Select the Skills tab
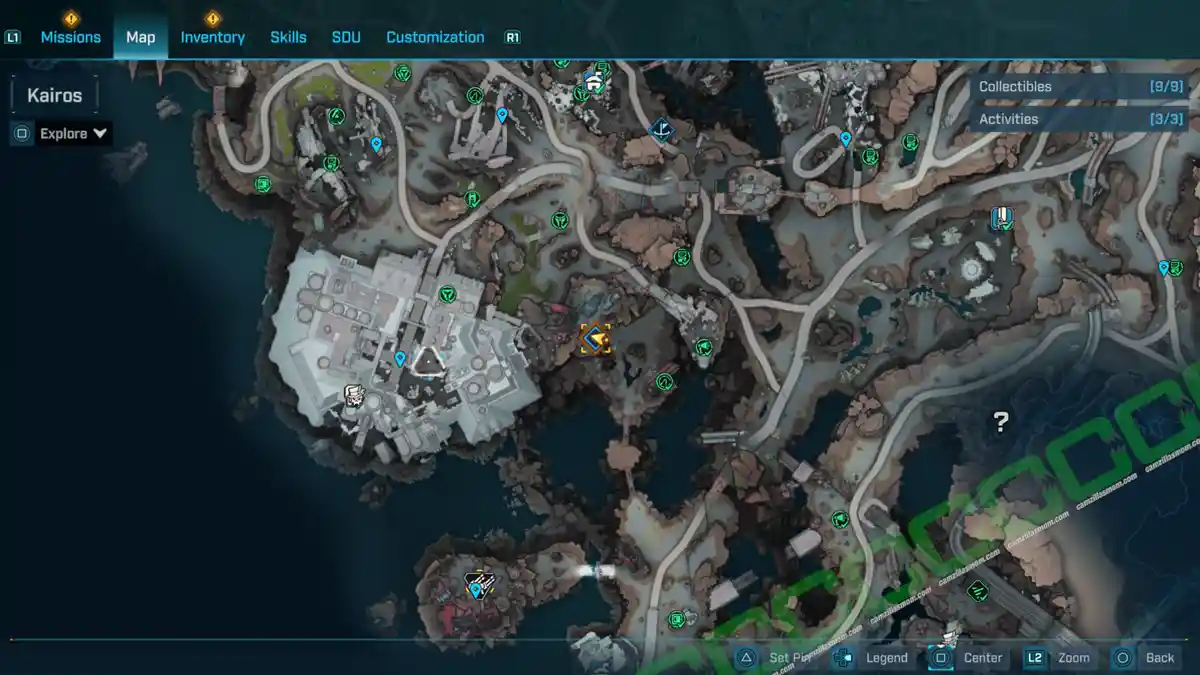 288,37
